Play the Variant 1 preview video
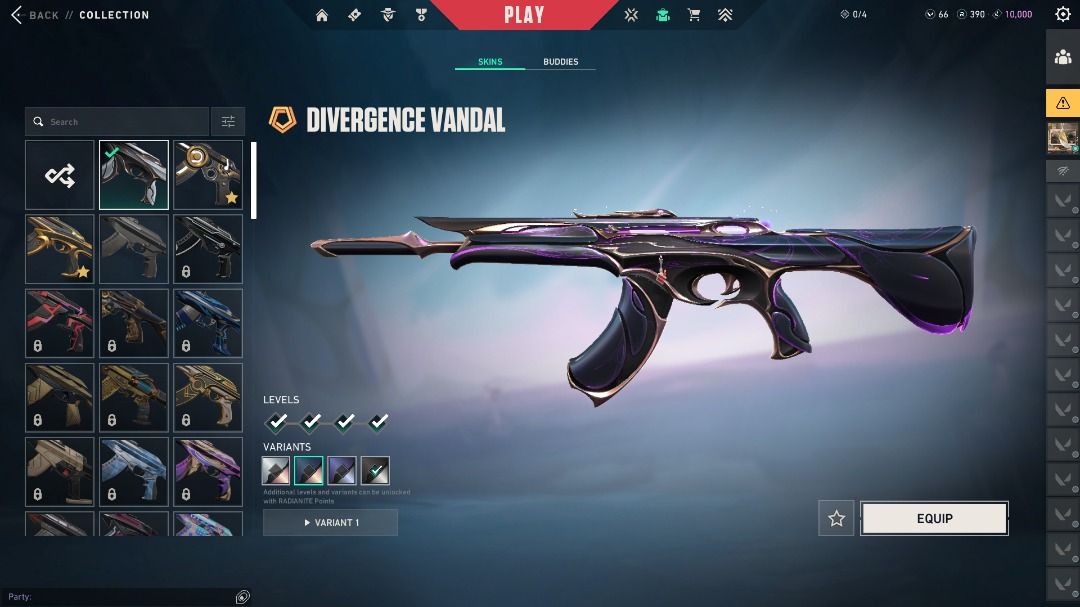 point(330,522)
